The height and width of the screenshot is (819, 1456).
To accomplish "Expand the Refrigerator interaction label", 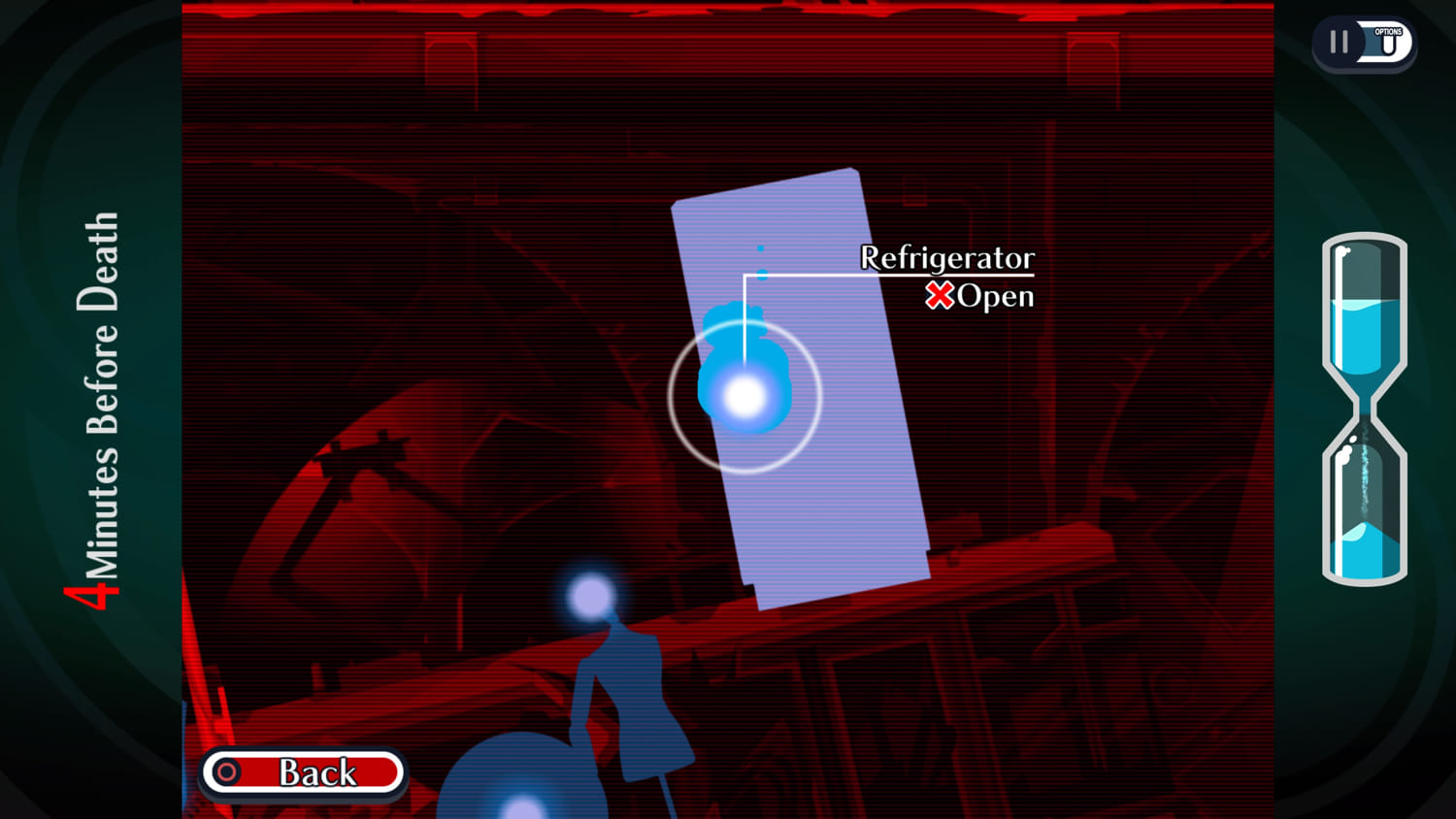I will (x=946, y=259).
